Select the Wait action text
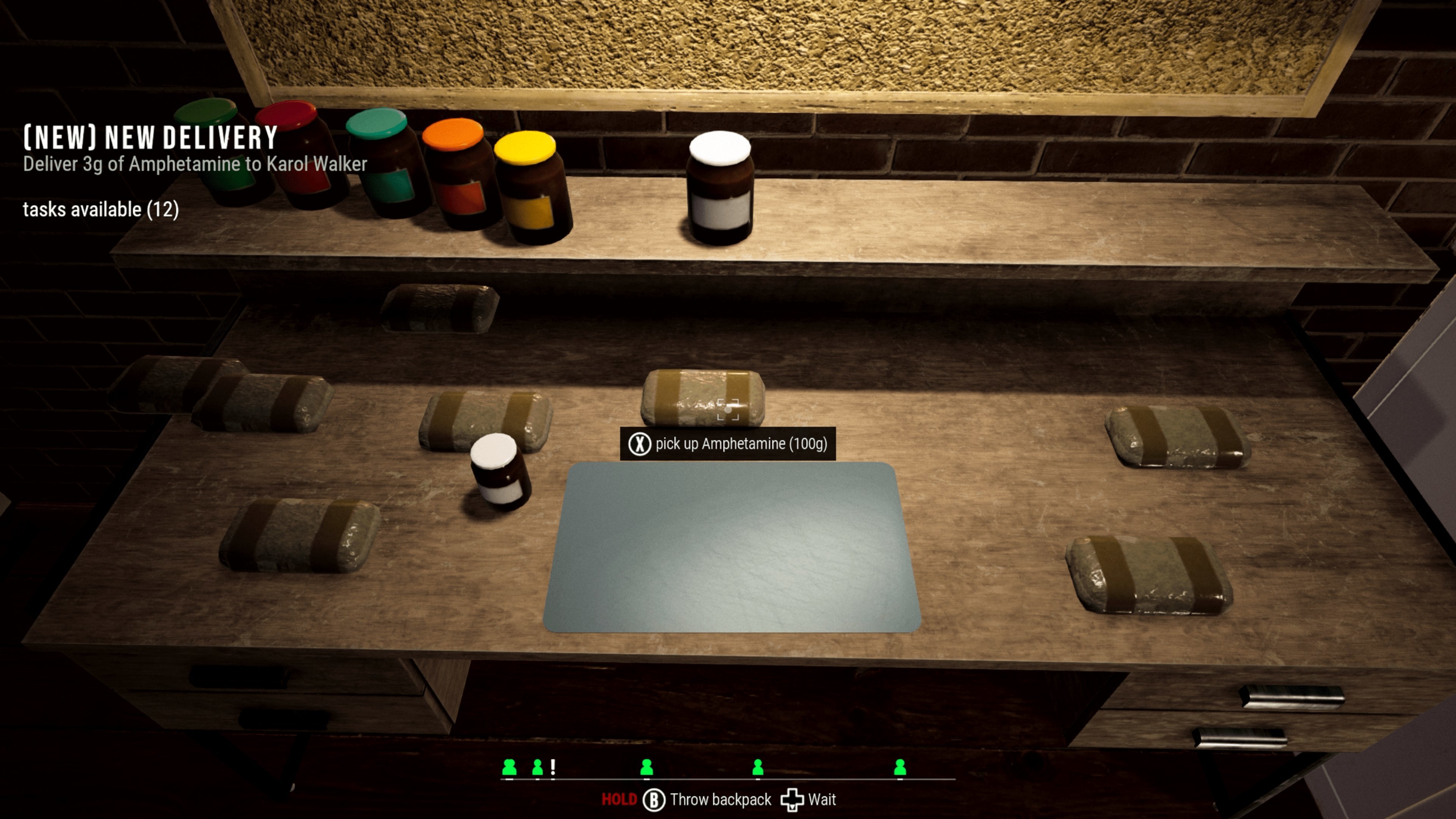1456x819 pixels. point(821,799)
